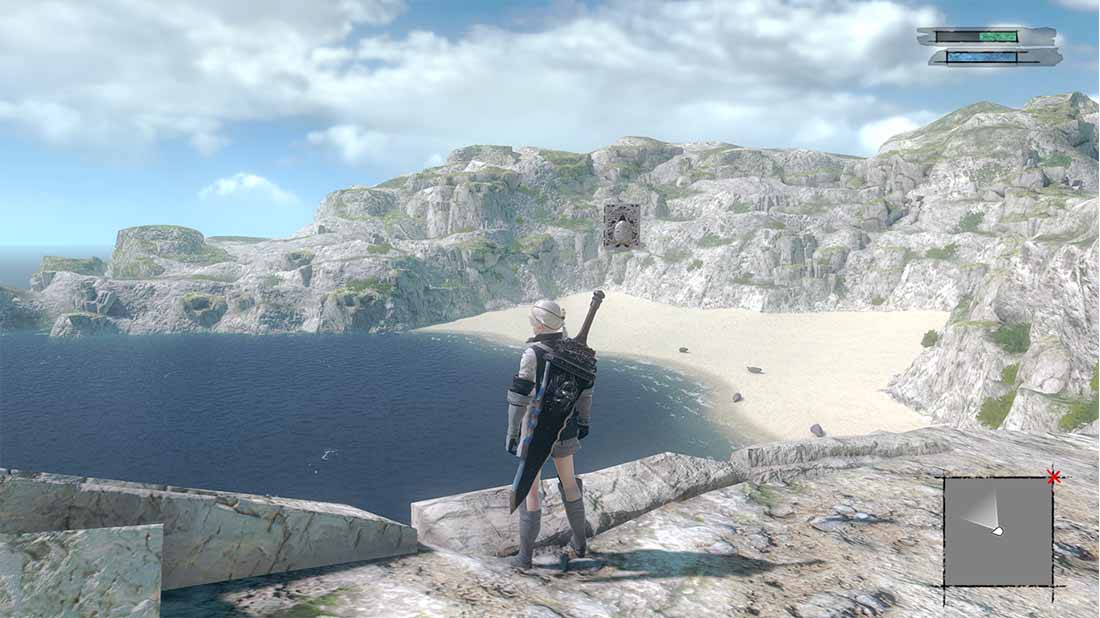Select the red objective marker on the minimap

tap(1053, 477)
